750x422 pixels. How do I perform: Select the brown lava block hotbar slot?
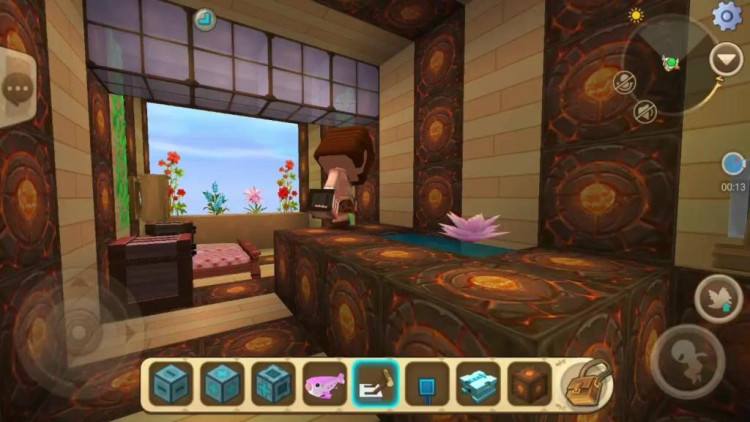pyautogui.click(x=529, y=383)
